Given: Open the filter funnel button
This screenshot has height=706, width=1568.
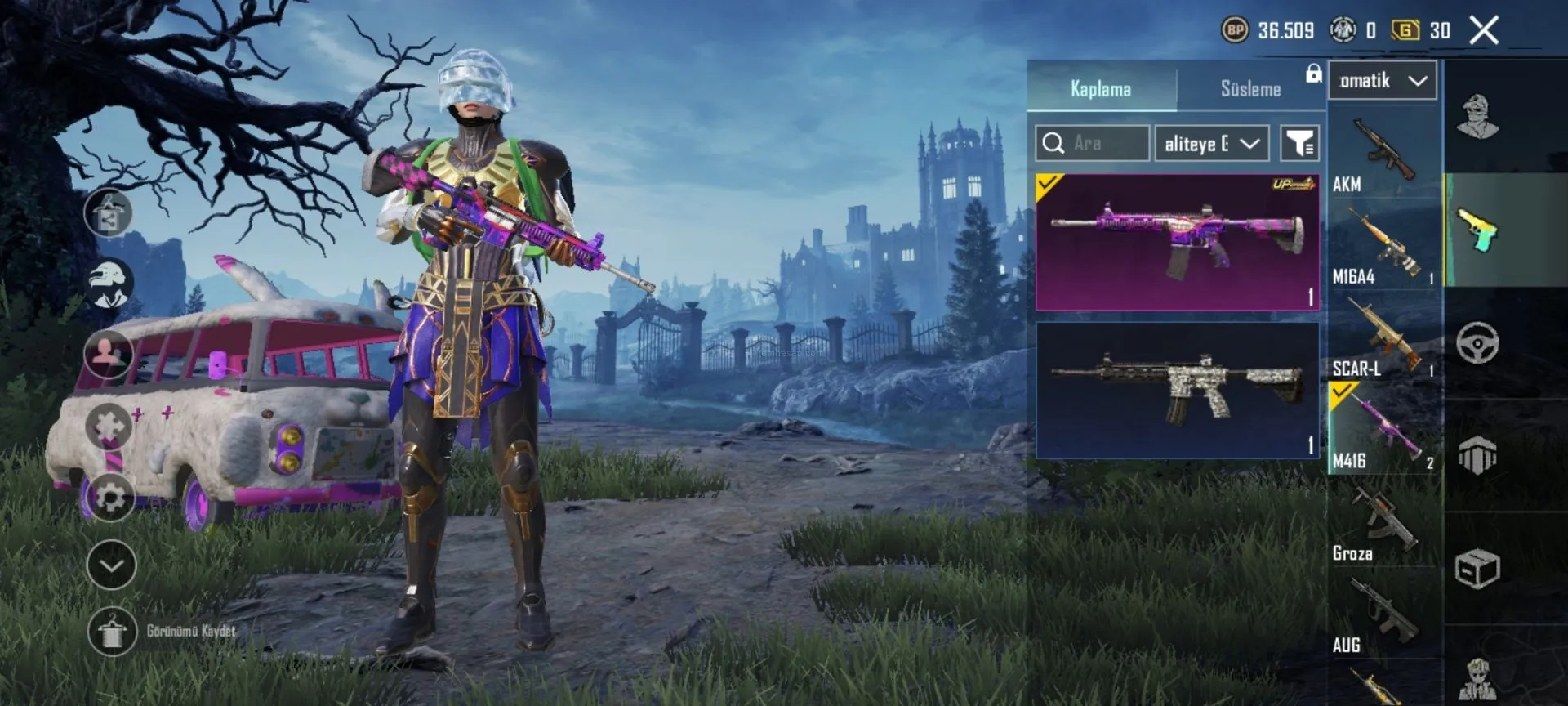Looking at the screenshot, I should (1298, 144).
